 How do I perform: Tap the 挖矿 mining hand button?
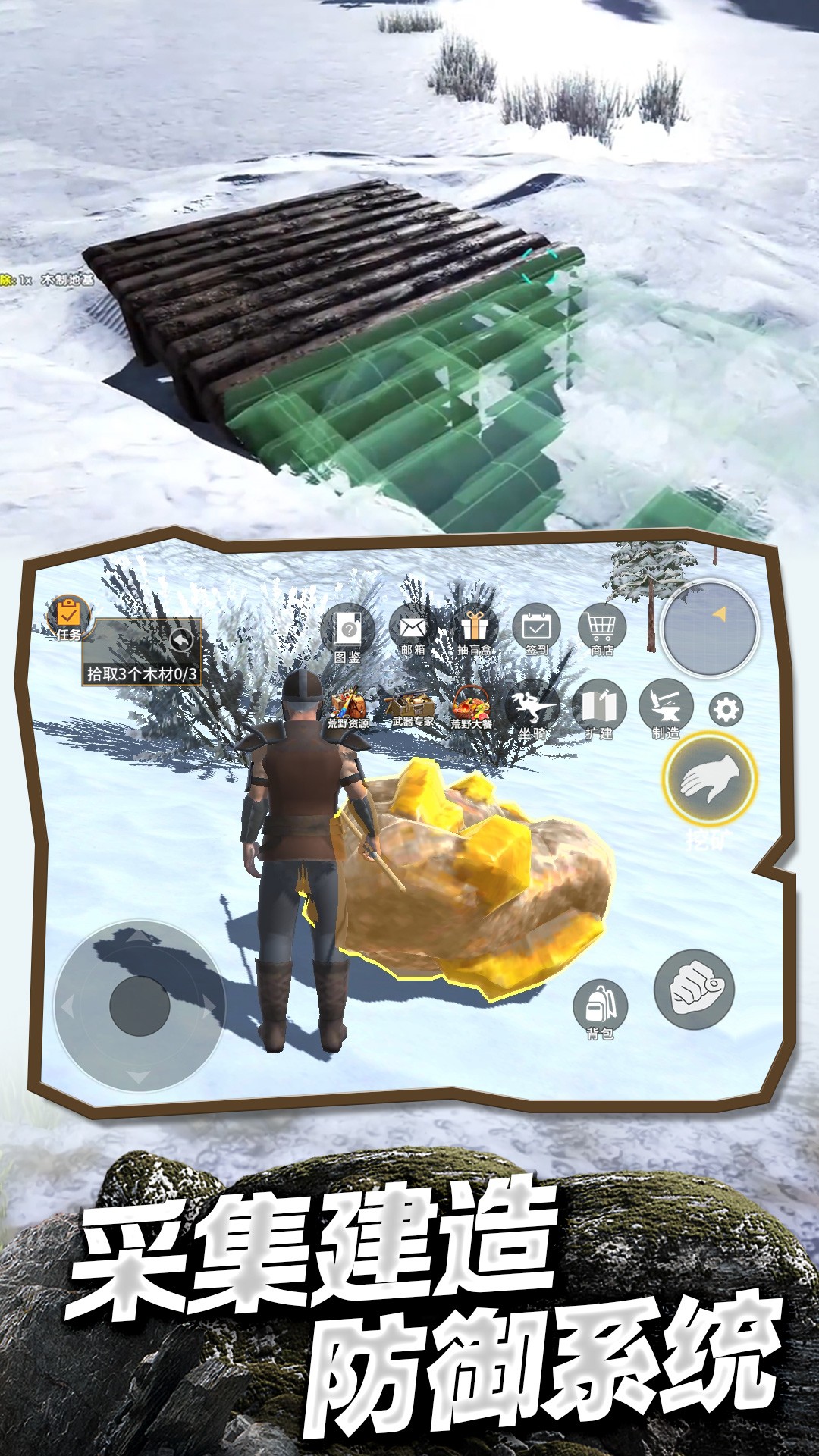pos(710,780)
